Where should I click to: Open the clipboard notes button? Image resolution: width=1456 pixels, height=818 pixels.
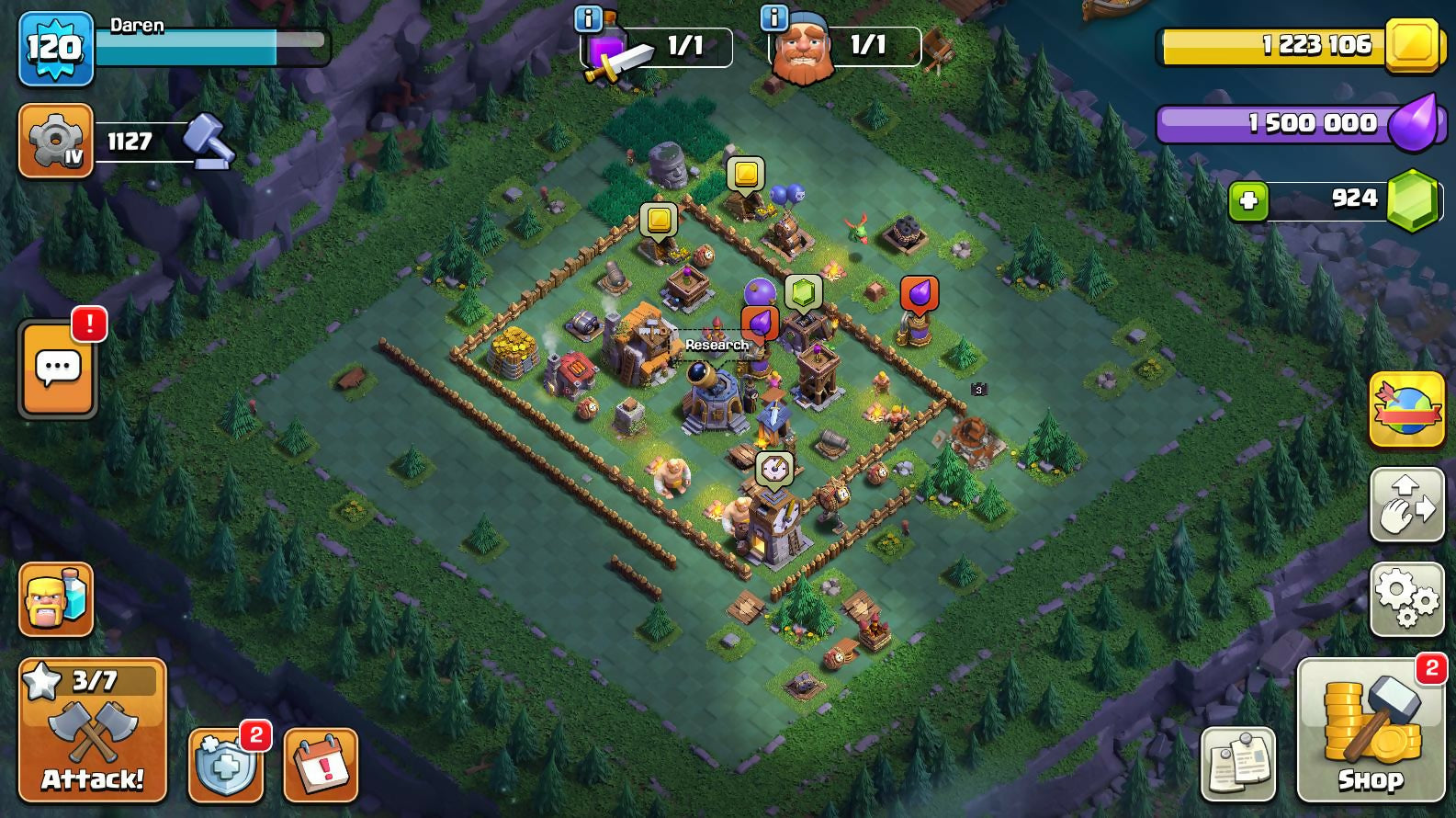pyautogui.click(x=1238, y=765)
